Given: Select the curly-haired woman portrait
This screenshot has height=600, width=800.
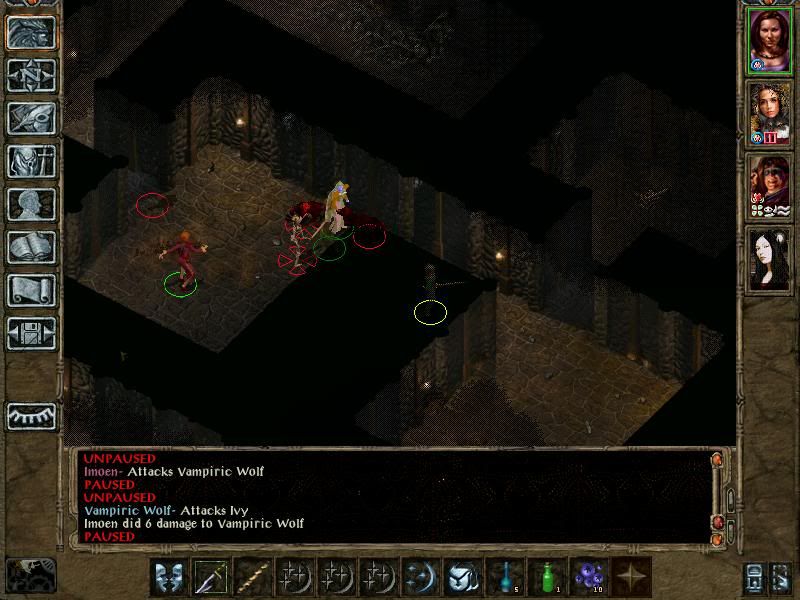Looking at the screenshot, I should click(768, 113).
